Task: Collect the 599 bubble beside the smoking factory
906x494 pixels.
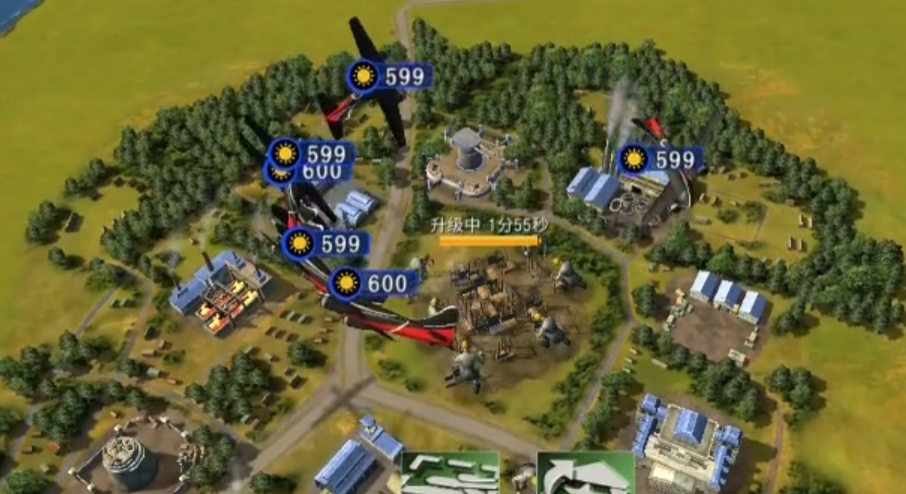Action: 661,160
